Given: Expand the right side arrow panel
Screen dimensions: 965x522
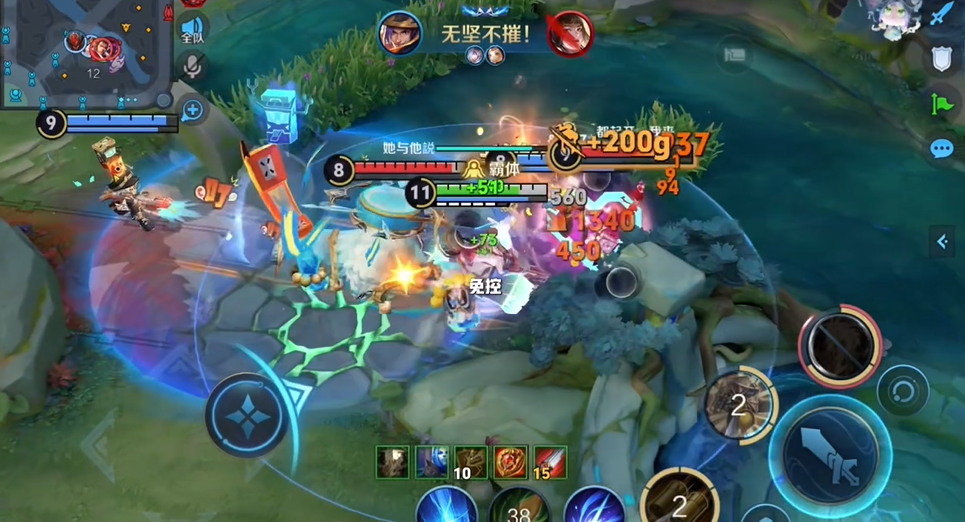Looking at the screenshot, I should (x=941, y=241).
